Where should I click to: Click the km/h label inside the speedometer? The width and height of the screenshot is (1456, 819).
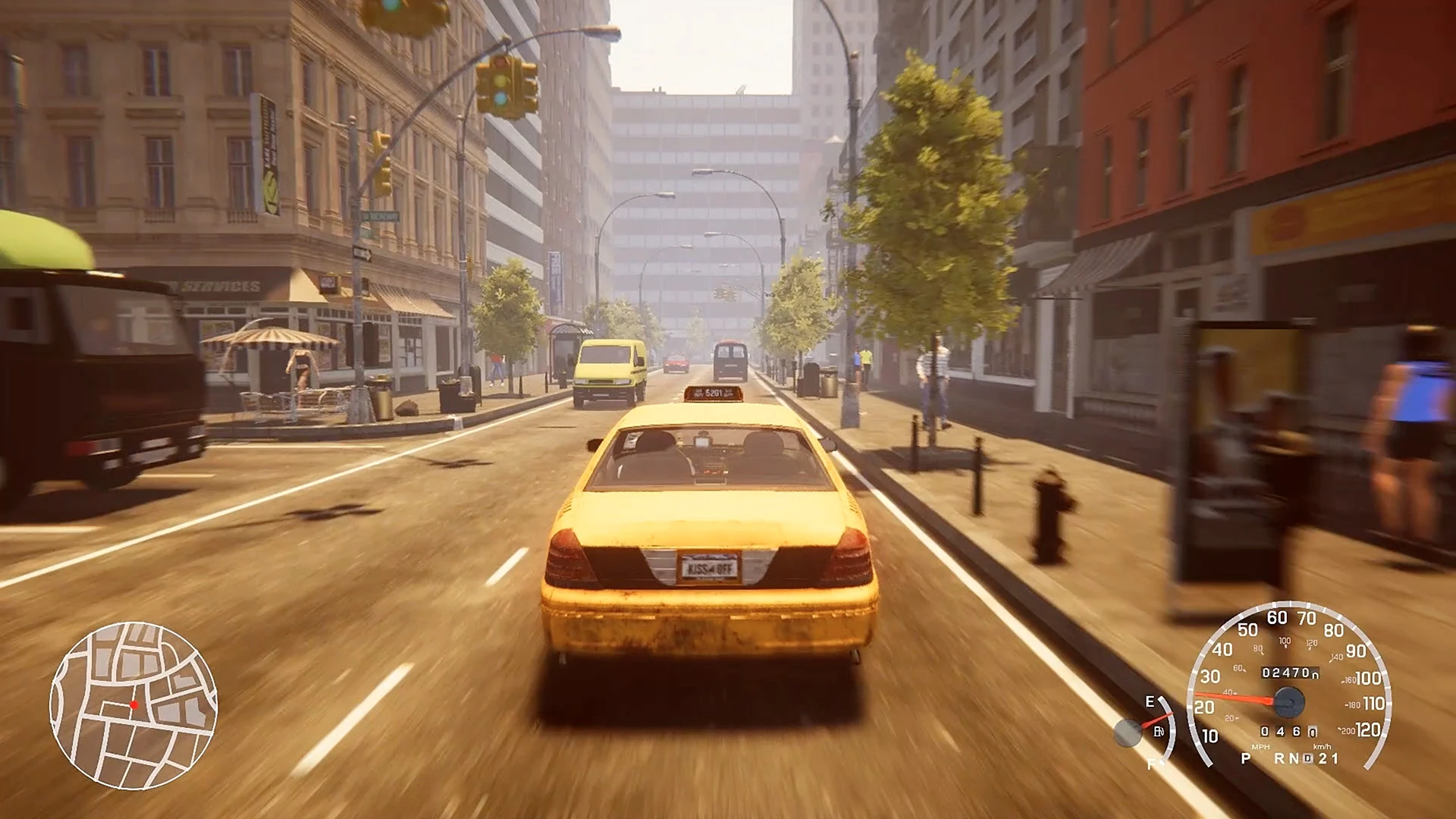click(x=1322, y=746)
